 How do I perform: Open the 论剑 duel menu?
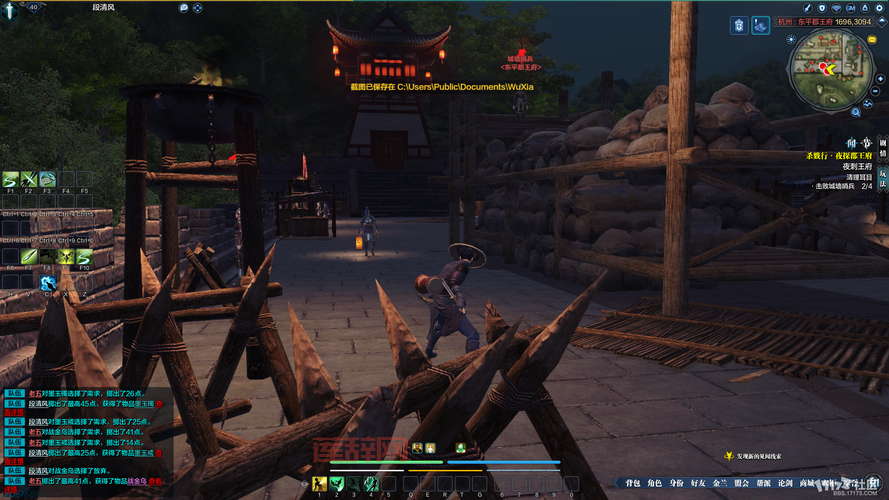point(785,483)
